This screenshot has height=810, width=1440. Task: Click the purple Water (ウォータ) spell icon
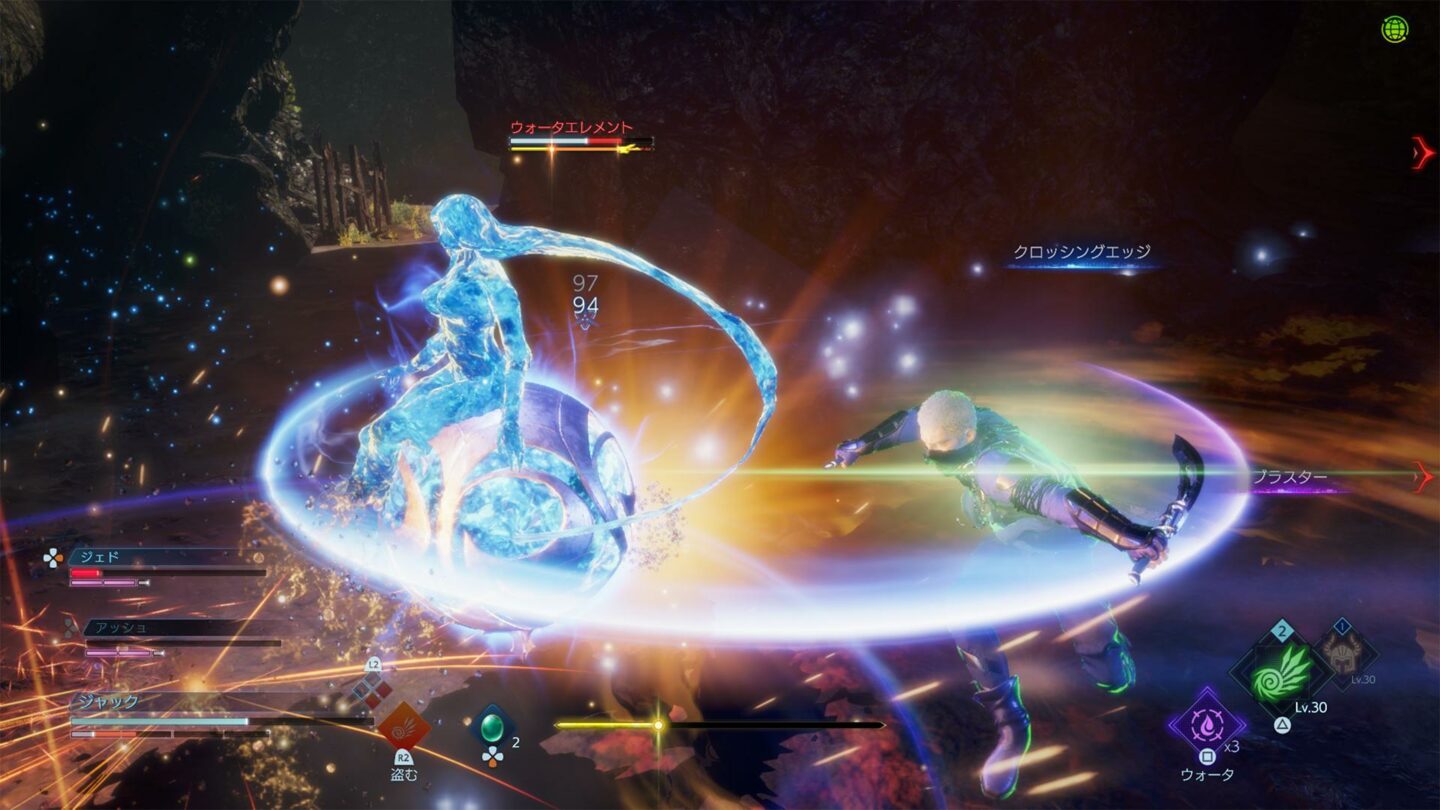1207,726
